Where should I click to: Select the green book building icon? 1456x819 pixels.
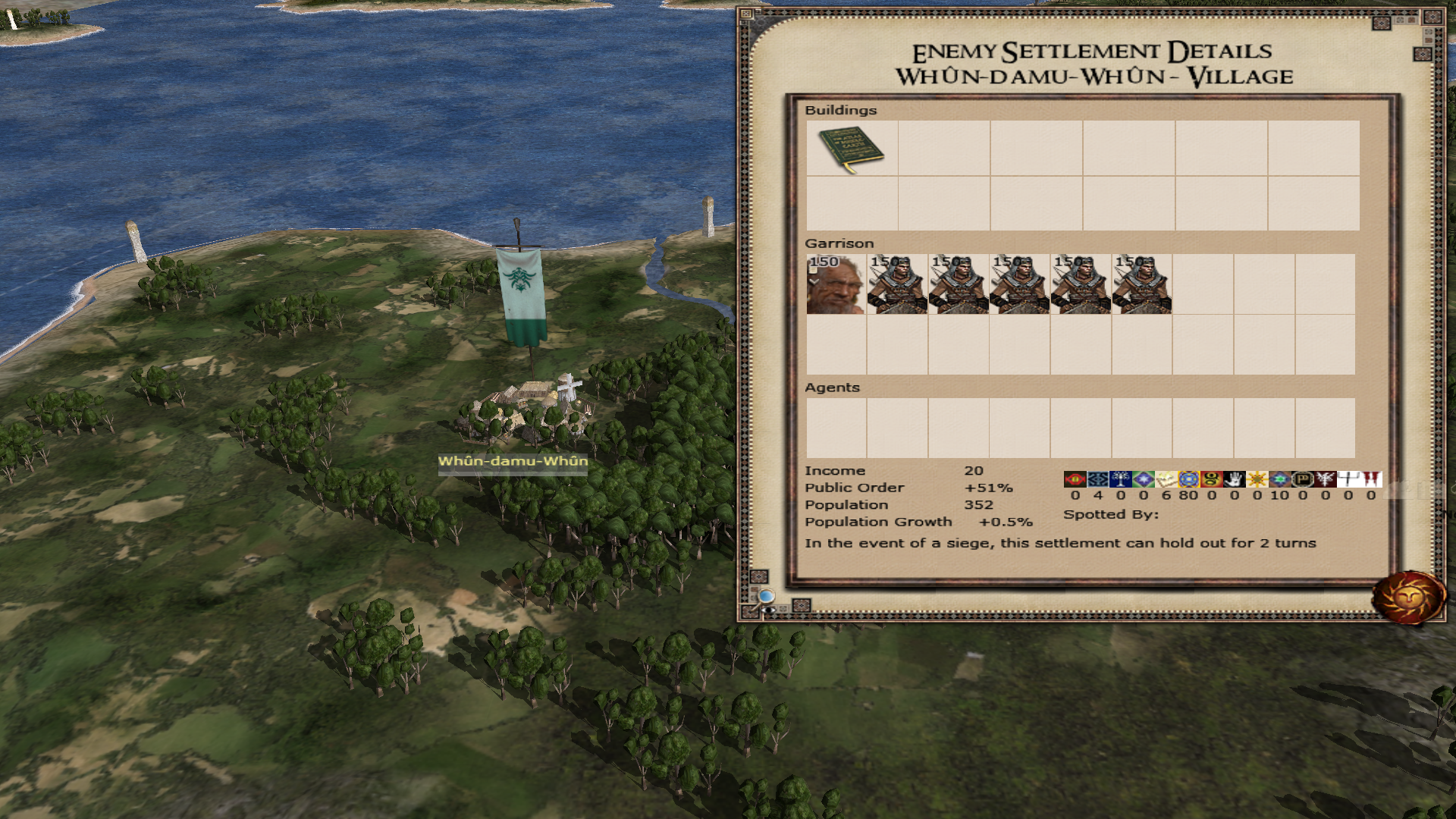(x=851, y=149)
